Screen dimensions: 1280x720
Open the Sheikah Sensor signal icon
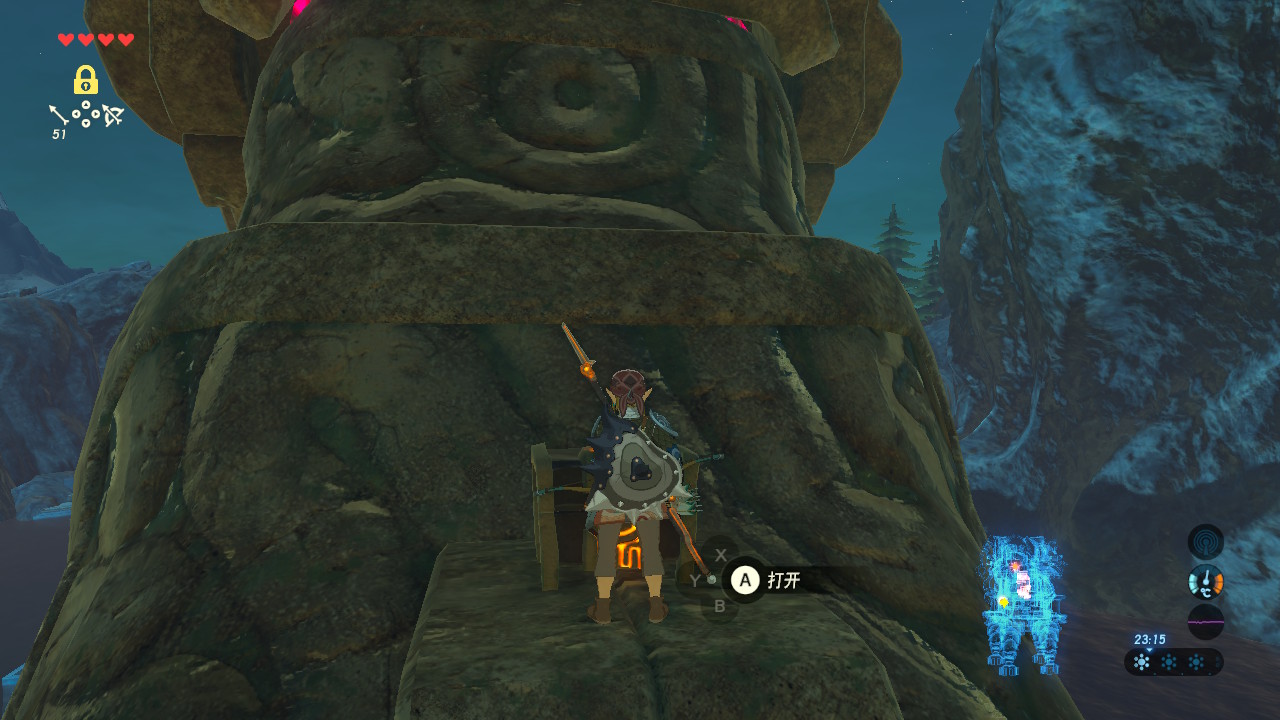point(1205,542)
